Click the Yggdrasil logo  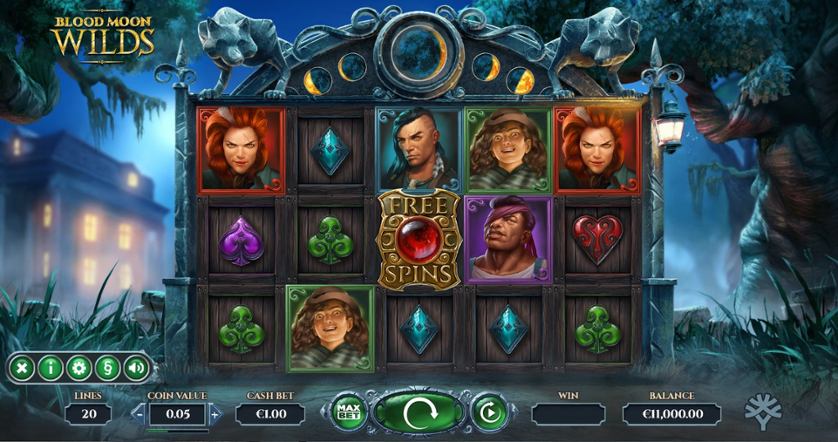click(764, 412)
